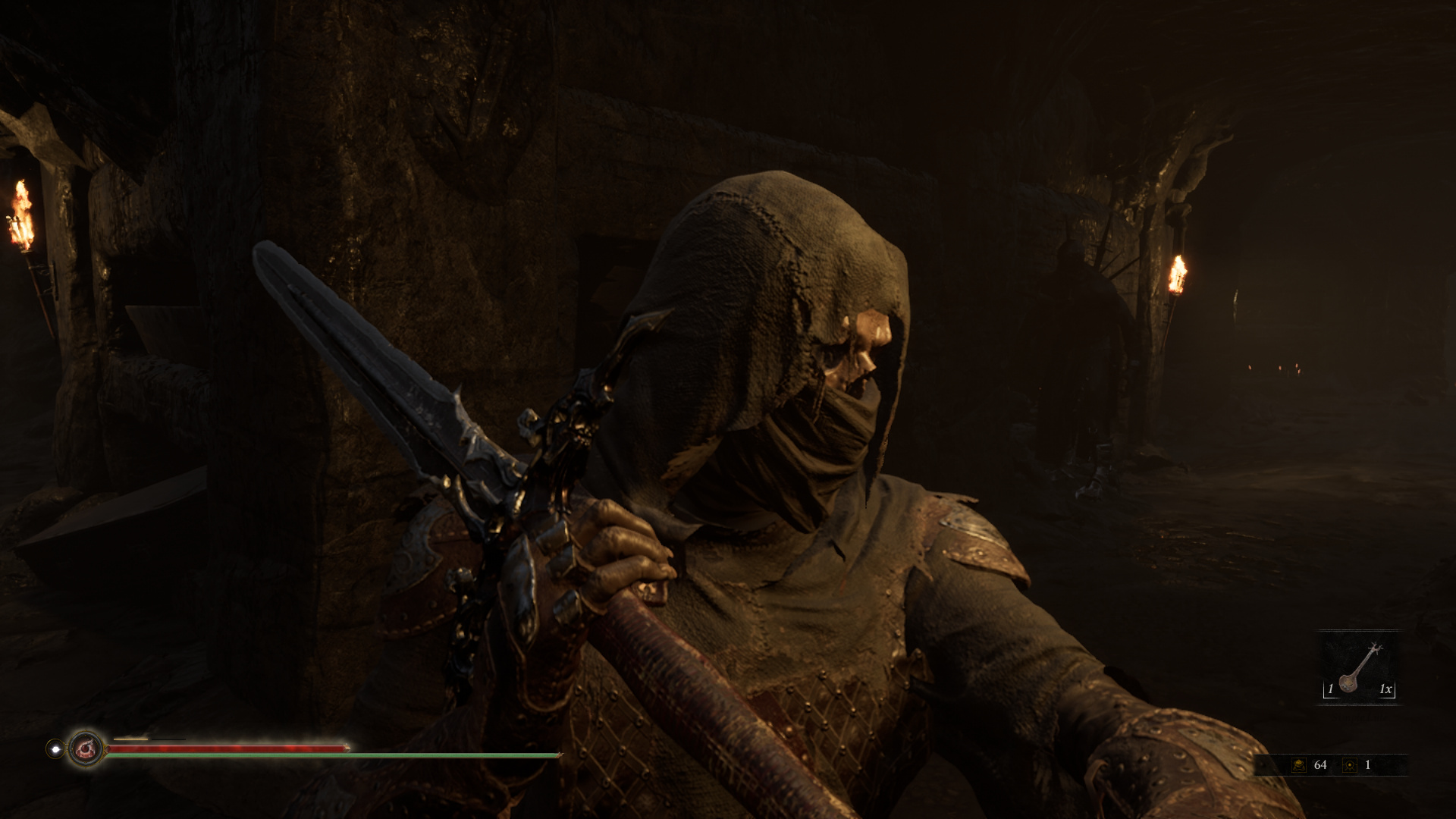Select the lute quick item slot
Viewport: 1456px width, 819px height.
(x=1359, y=667)
